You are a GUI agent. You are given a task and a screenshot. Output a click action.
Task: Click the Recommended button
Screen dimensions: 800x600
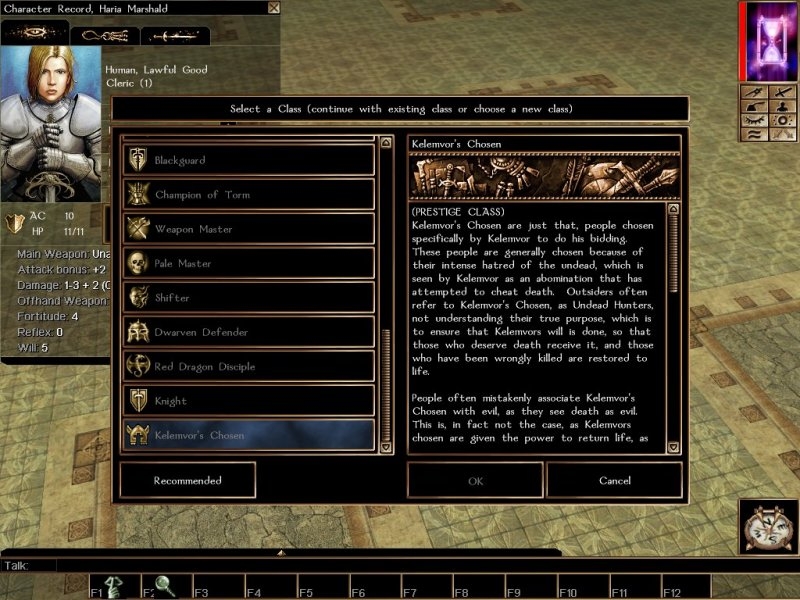[187, 480]
